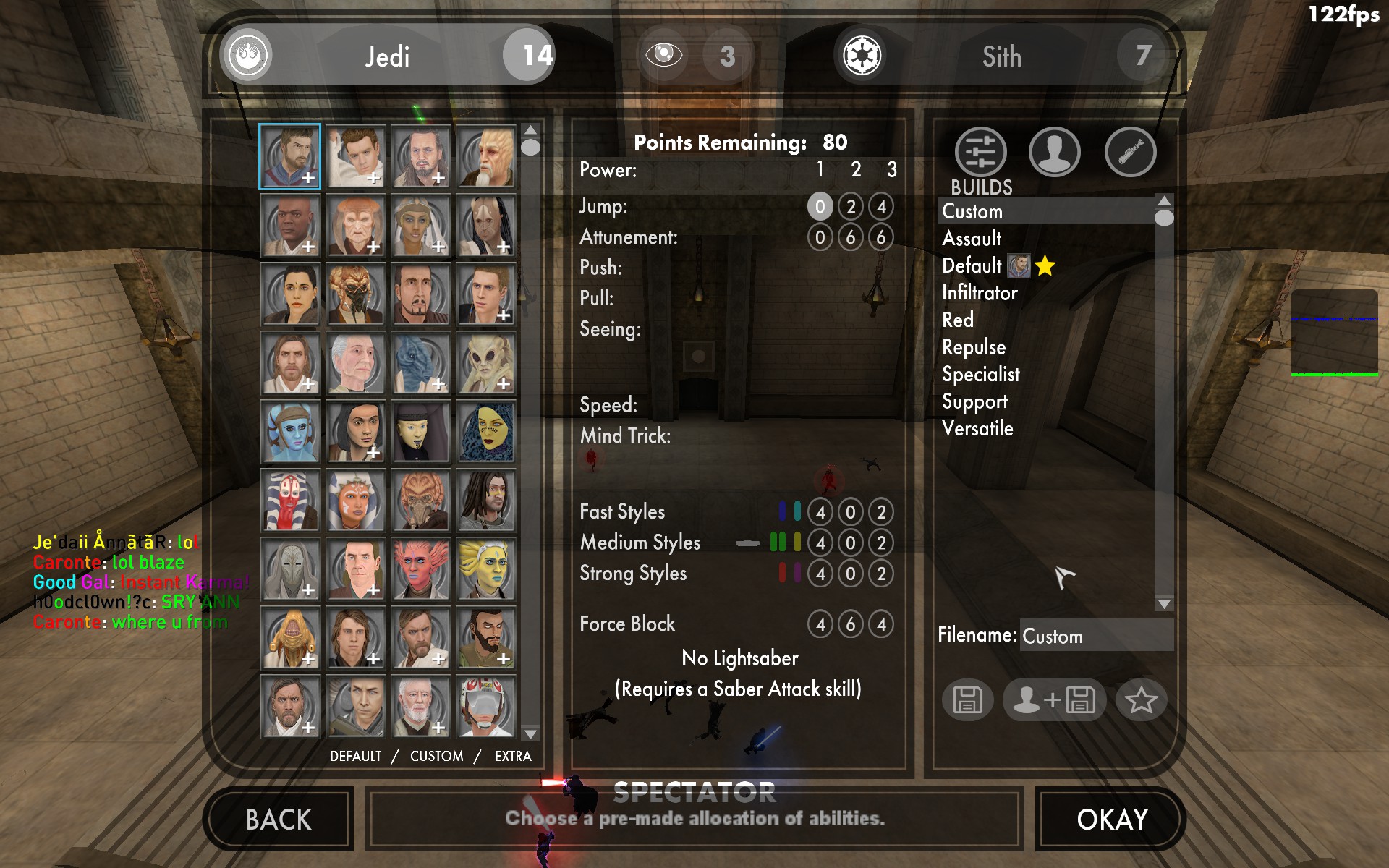1389x868 pixels.
Task: Set Jump power to level 2
Action: coord(851,207)
